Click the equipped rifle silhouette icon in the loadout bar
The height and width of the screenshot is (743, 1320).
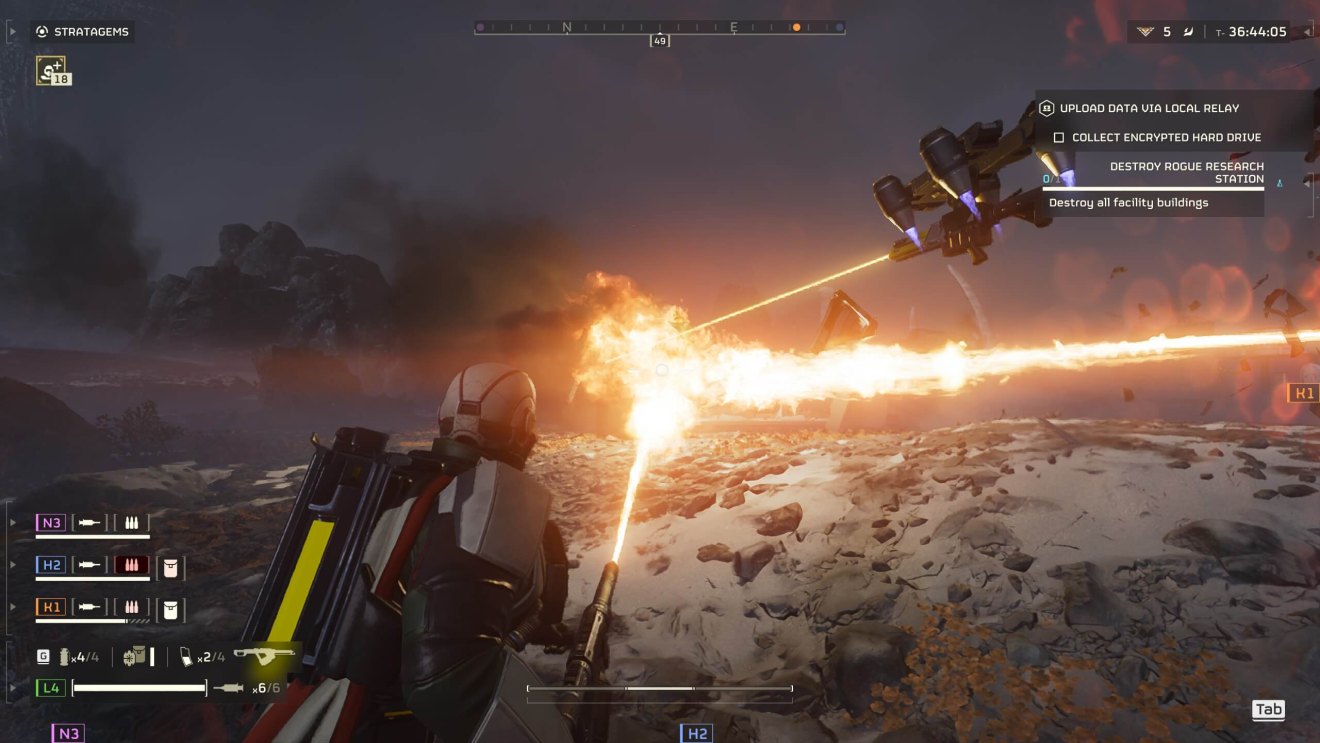tap(266, 655)
